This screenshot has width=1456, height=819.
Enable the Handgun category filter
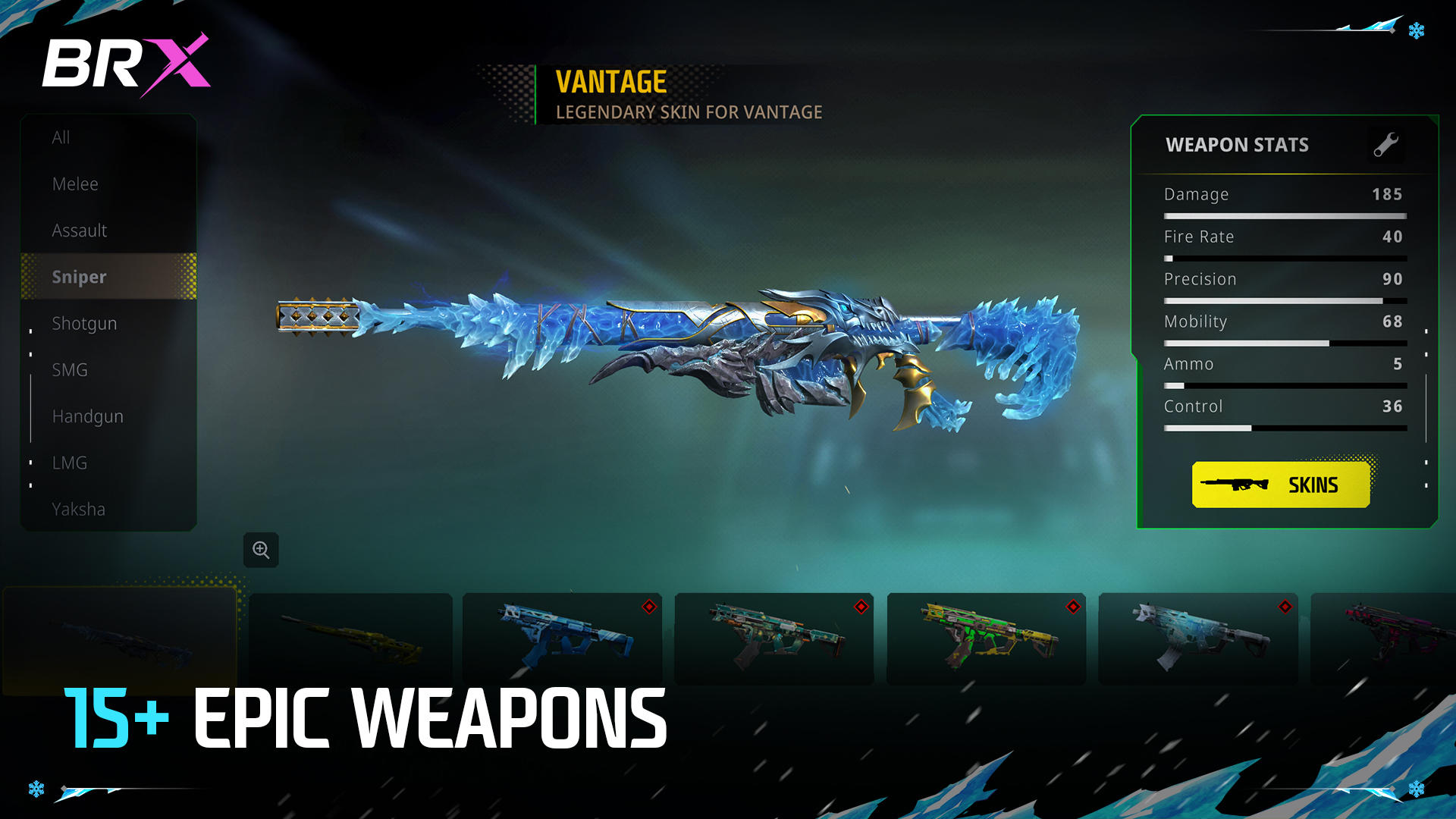(x=88, y=416)
